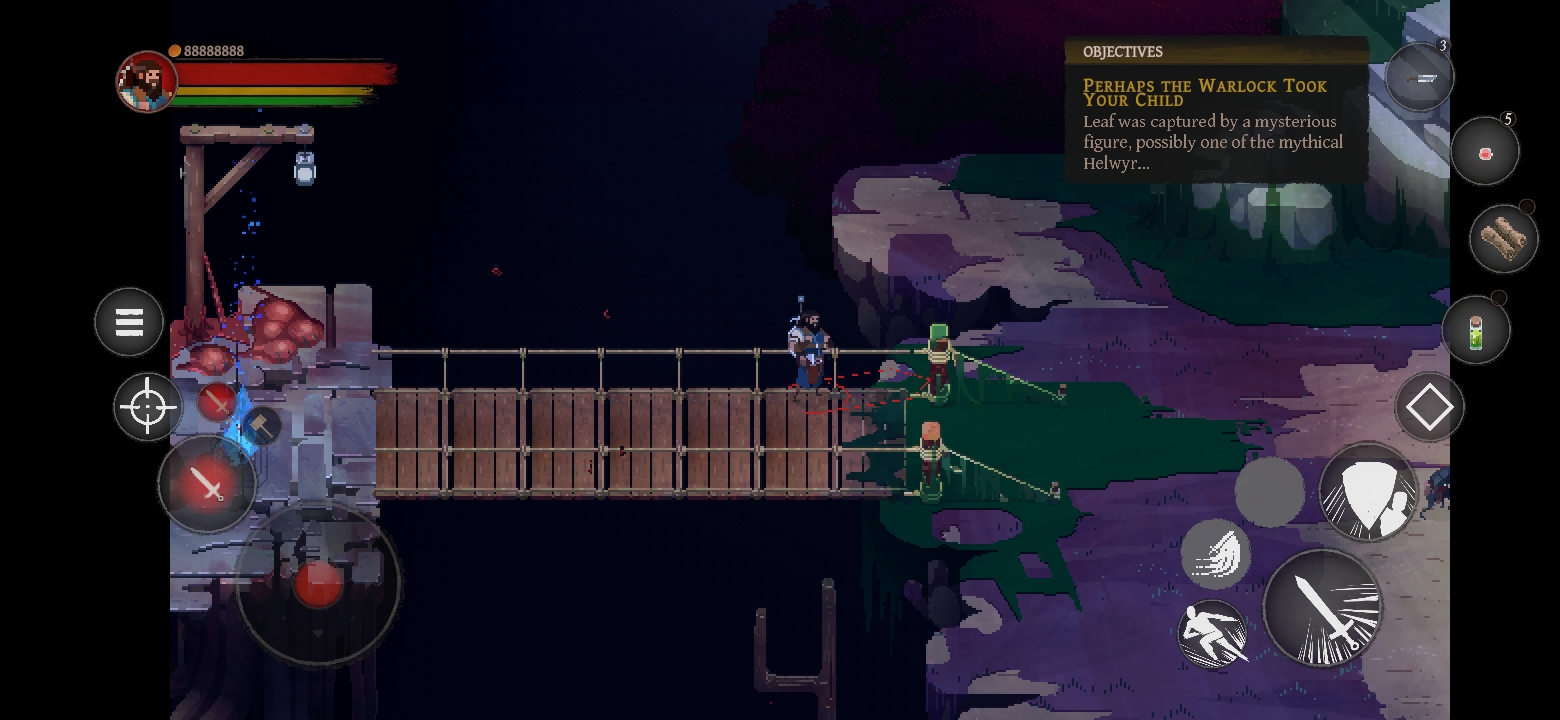Use the throwing knife item slot
The image size is (1560, 720).
coord(1419,77)
